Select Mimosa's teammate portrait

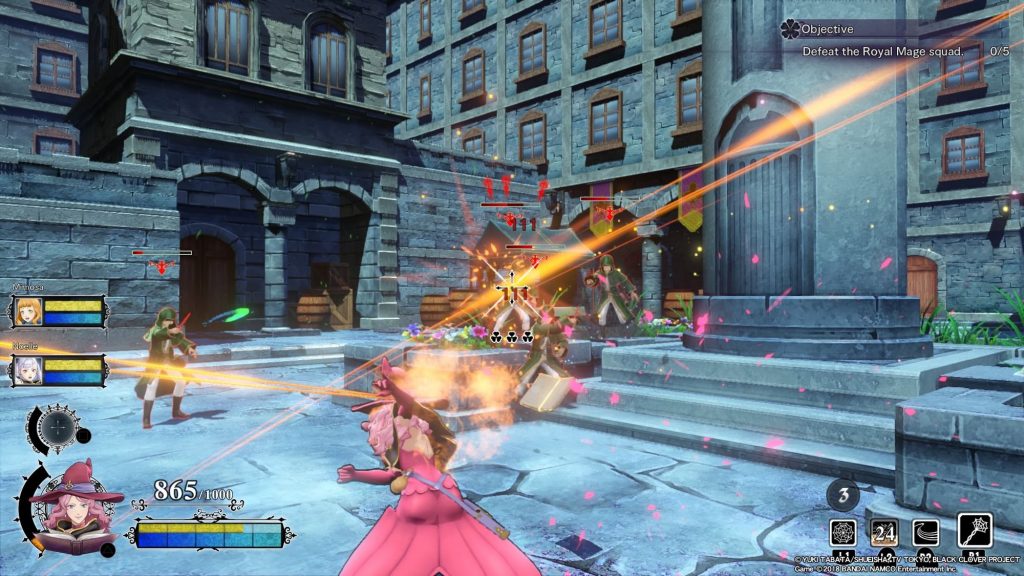click(x=27, y=311)
